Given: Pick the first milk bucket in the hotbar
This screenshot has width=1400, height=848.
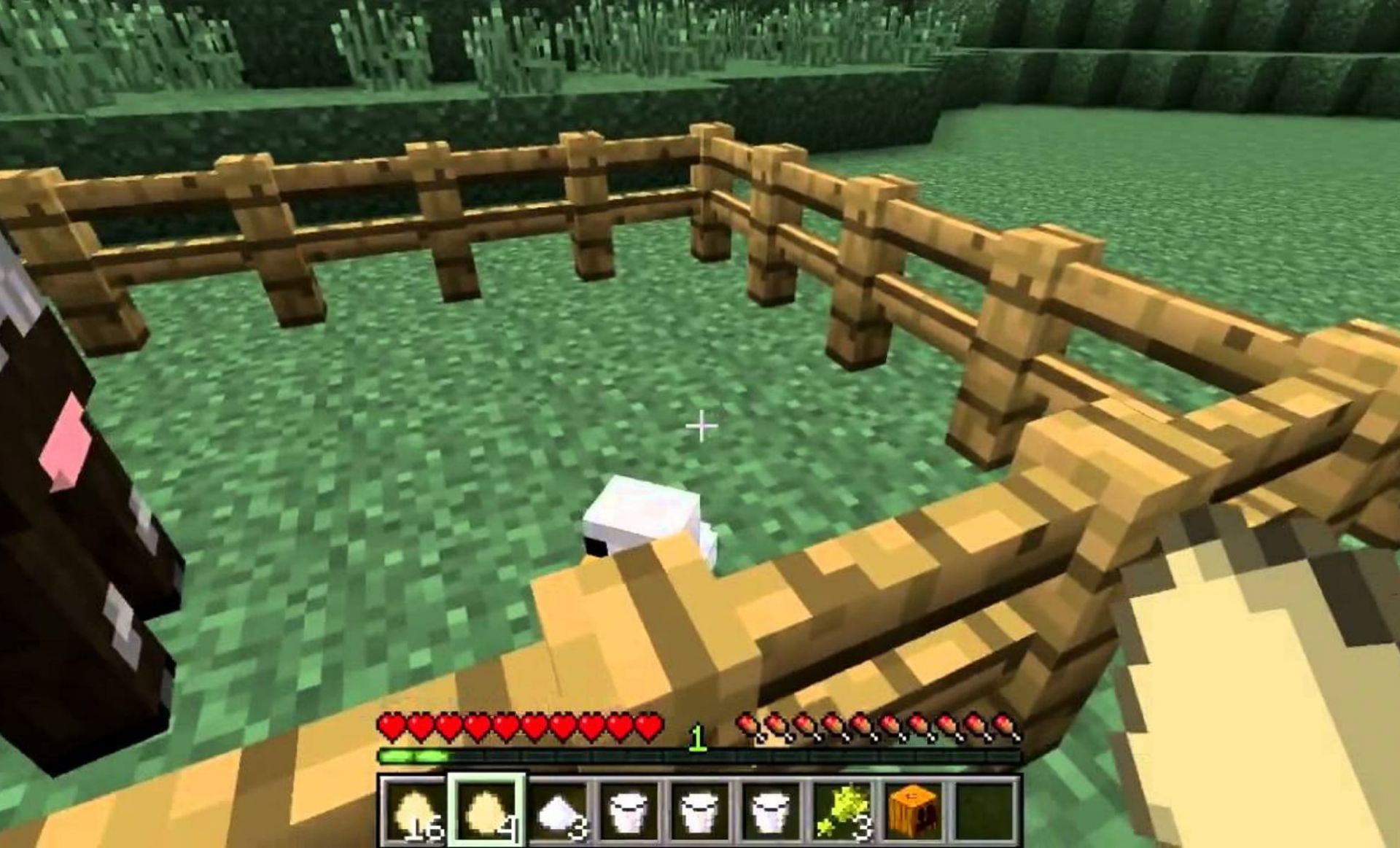Looking at the screenshot, I should click(631, 812).
